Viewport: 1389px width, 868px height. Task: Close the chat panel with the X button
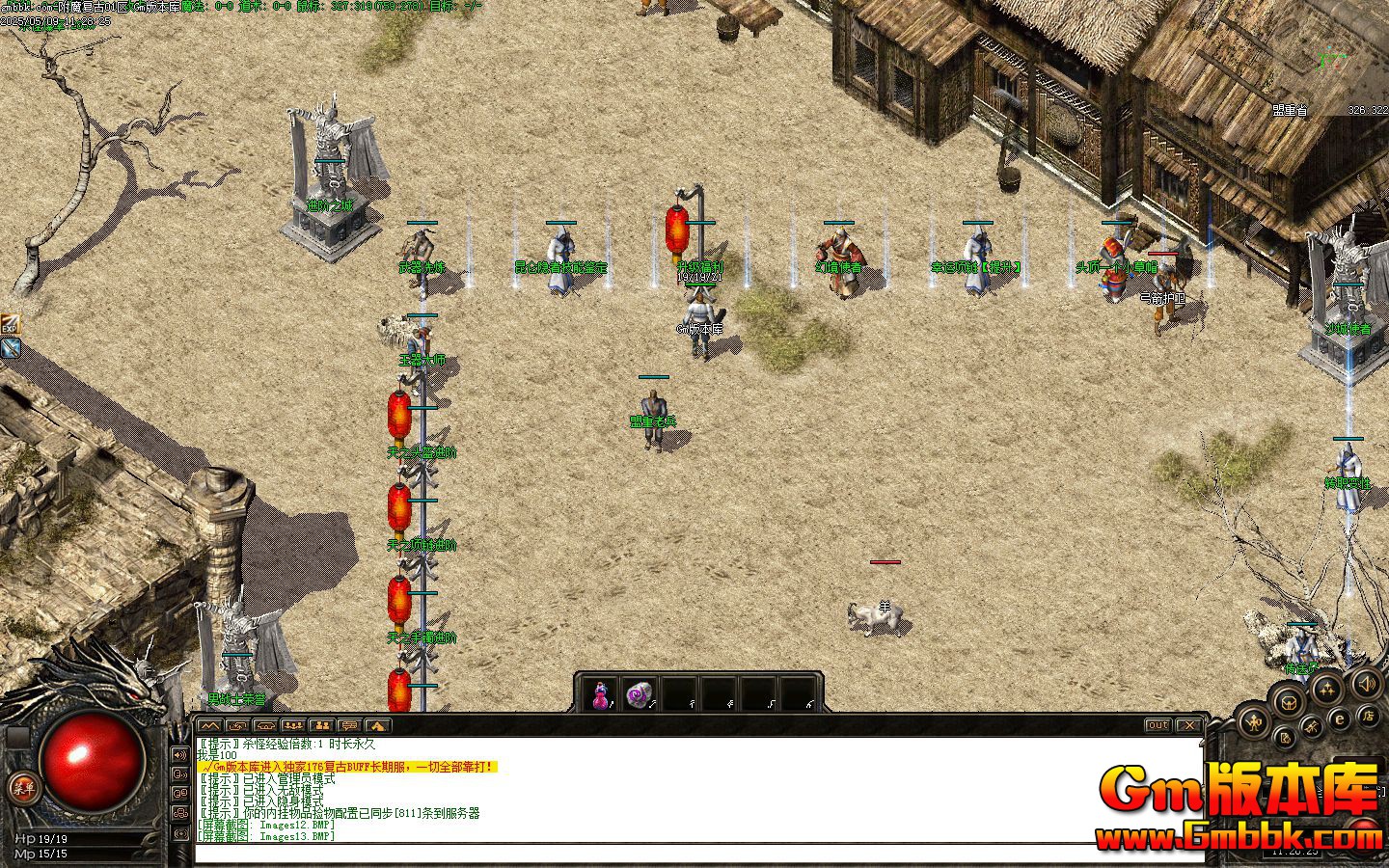point(1189,725)
